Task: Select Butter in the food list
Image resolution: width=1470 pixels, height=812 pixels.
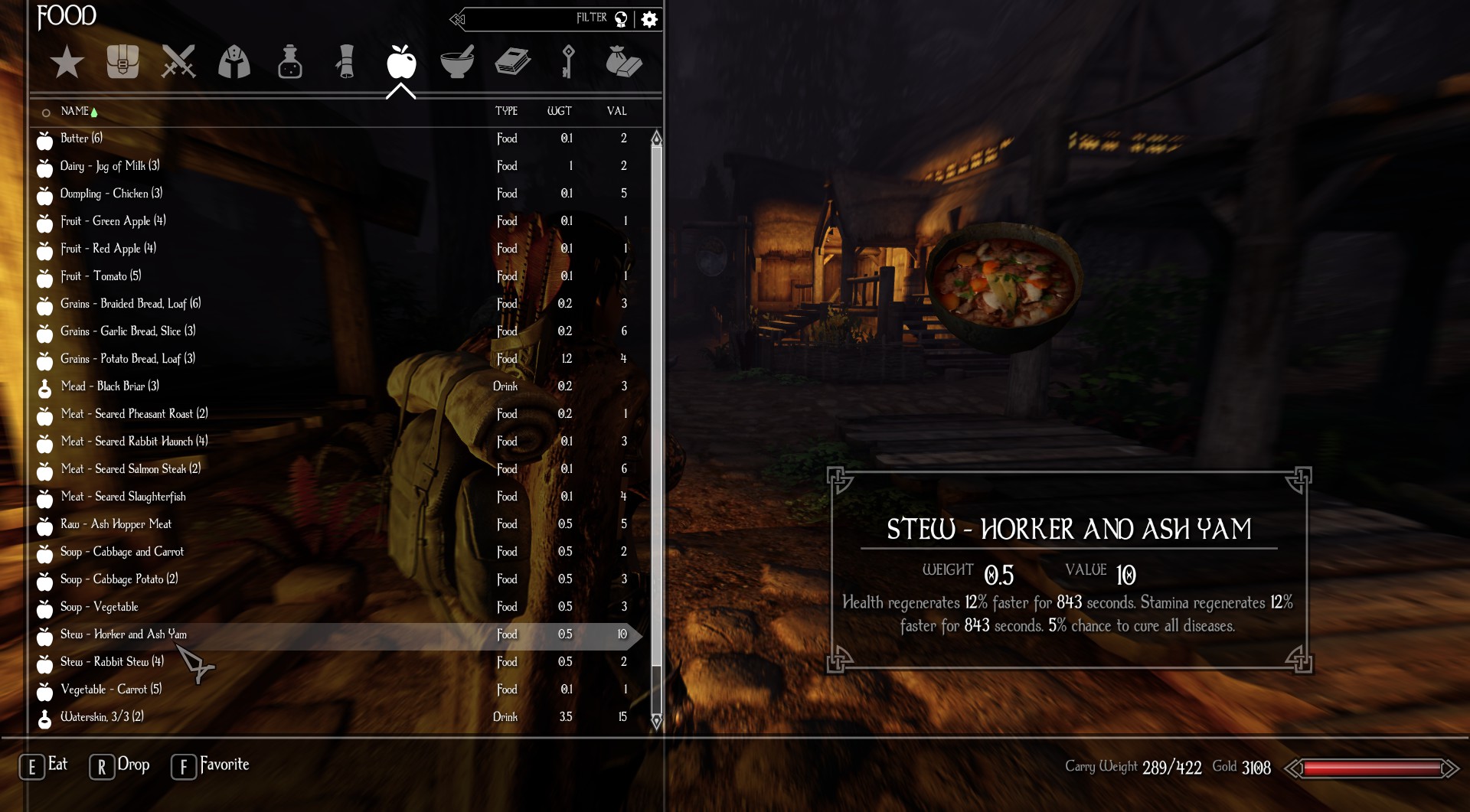Action: click(81, 139)
